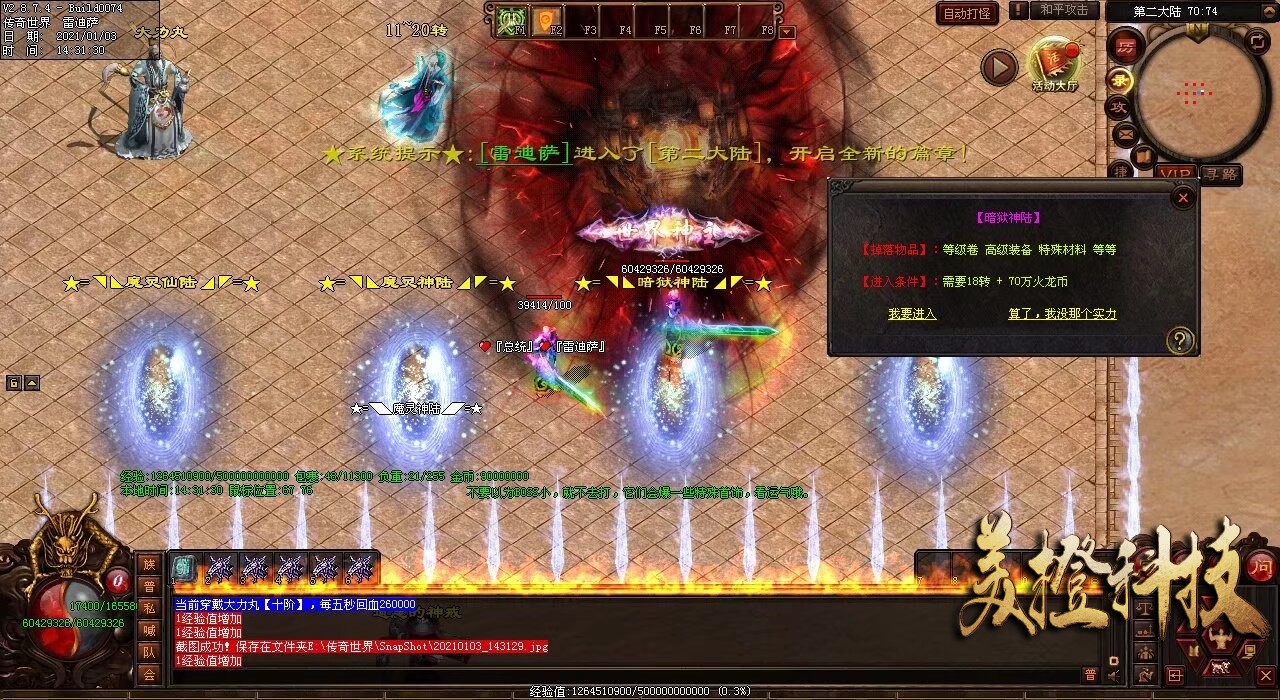Select the F2 orange skill slot
The image size is (1280, 700).
548,21
